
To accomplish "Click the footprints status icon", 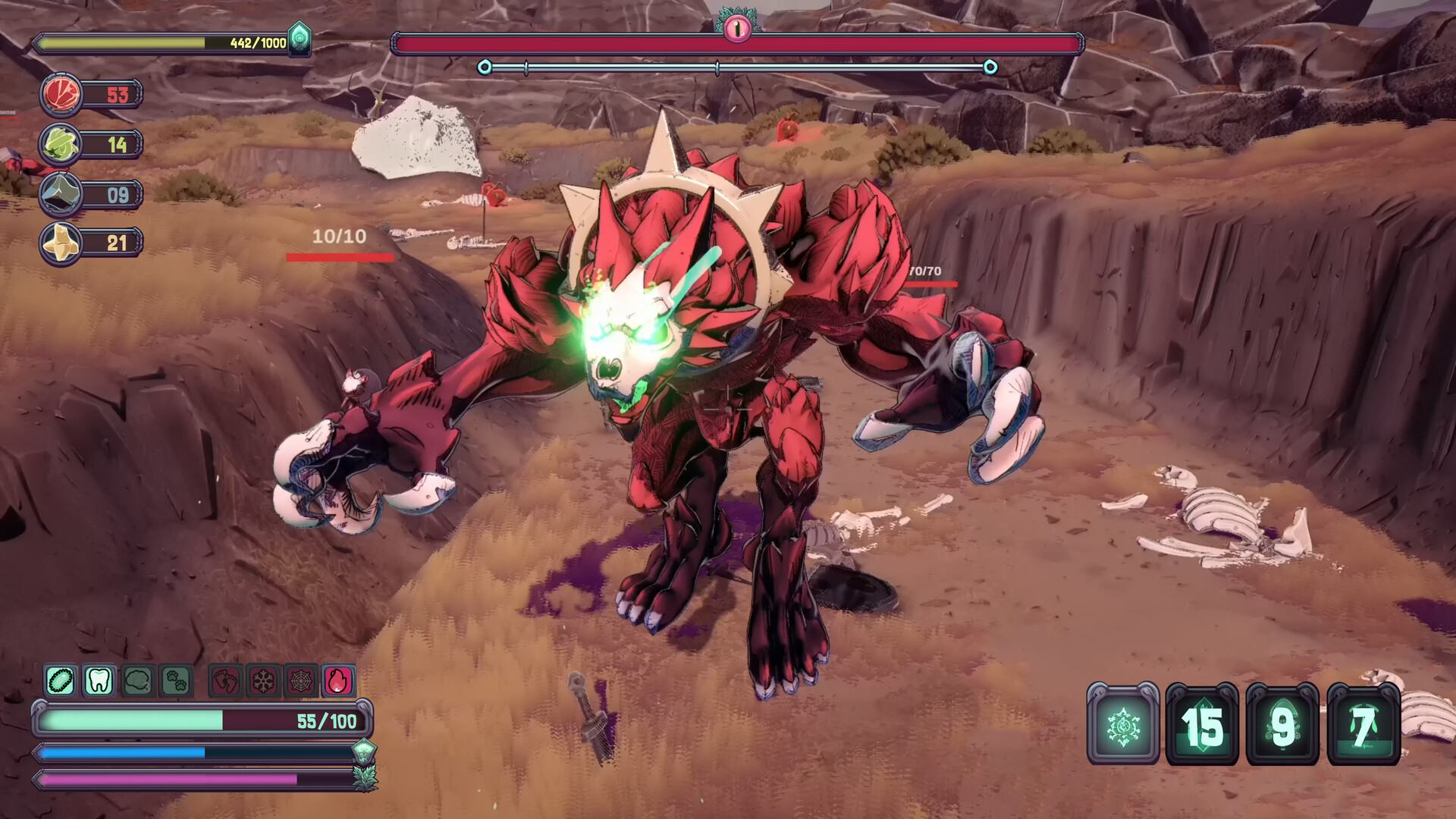I will 225,681.
